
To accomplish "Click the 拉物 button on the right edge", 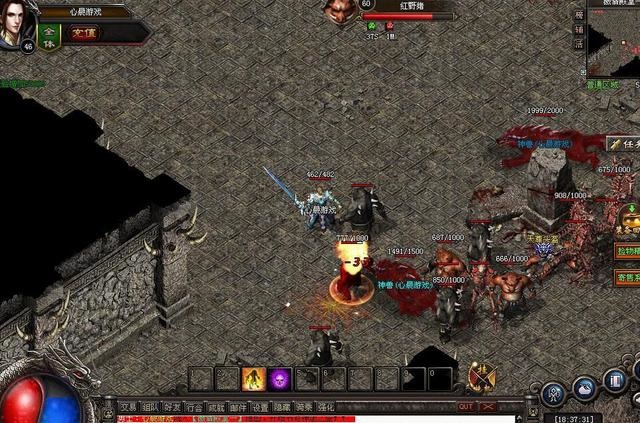I will 627,249.
